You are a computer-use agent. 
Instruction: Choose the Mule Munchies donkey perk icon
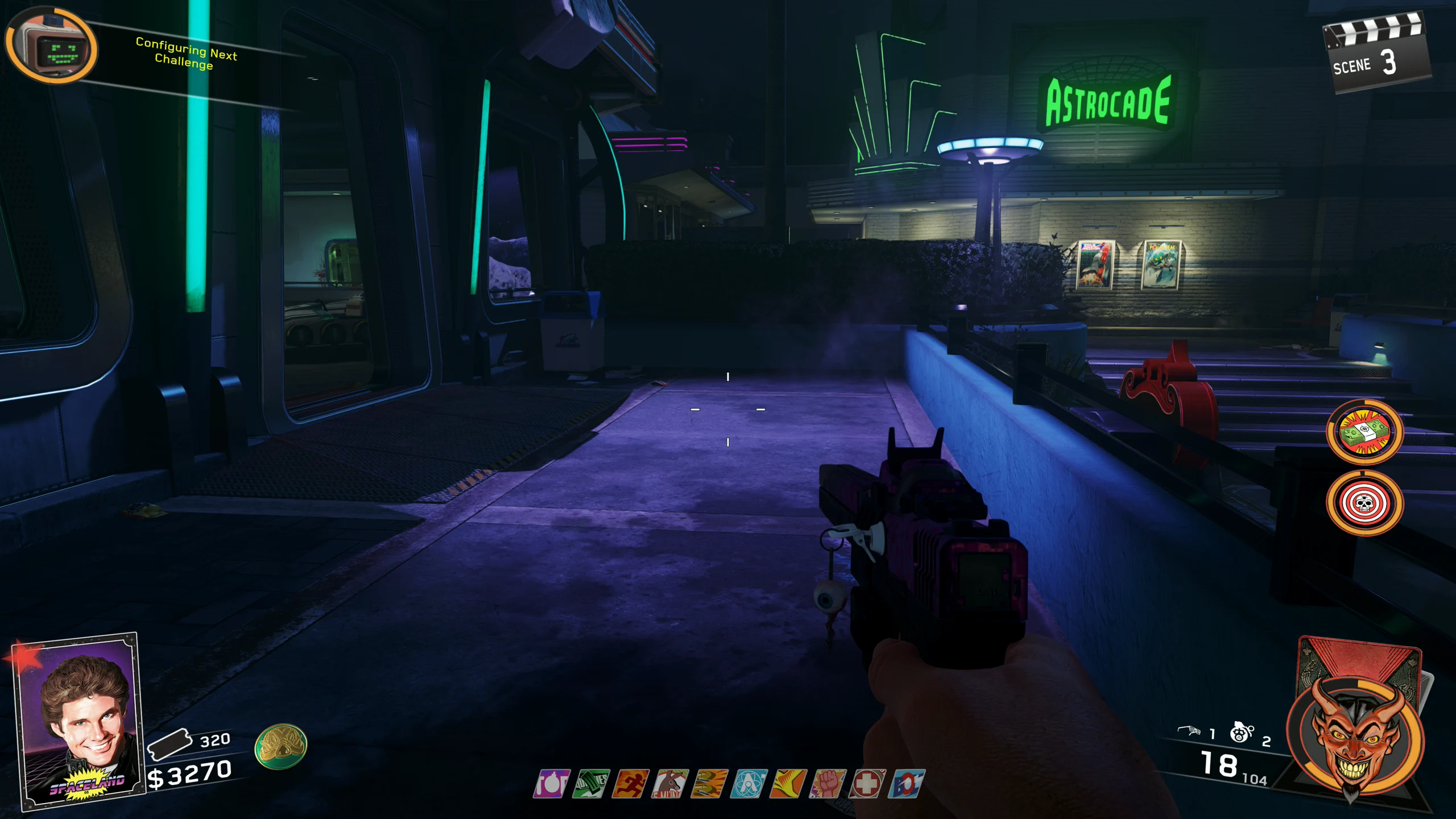pos(670,784)
